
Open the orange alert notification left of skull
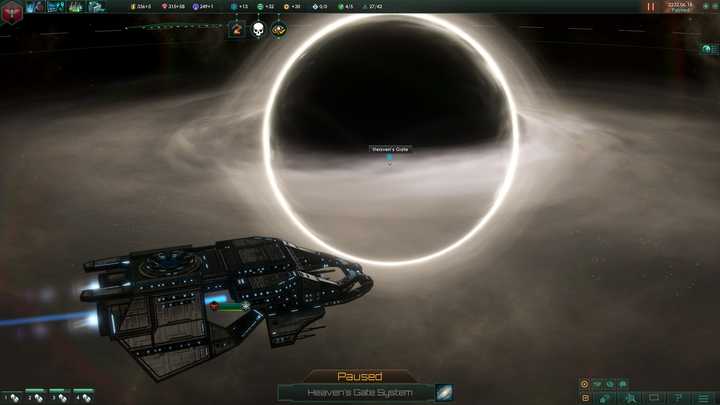tap(237, 30)
